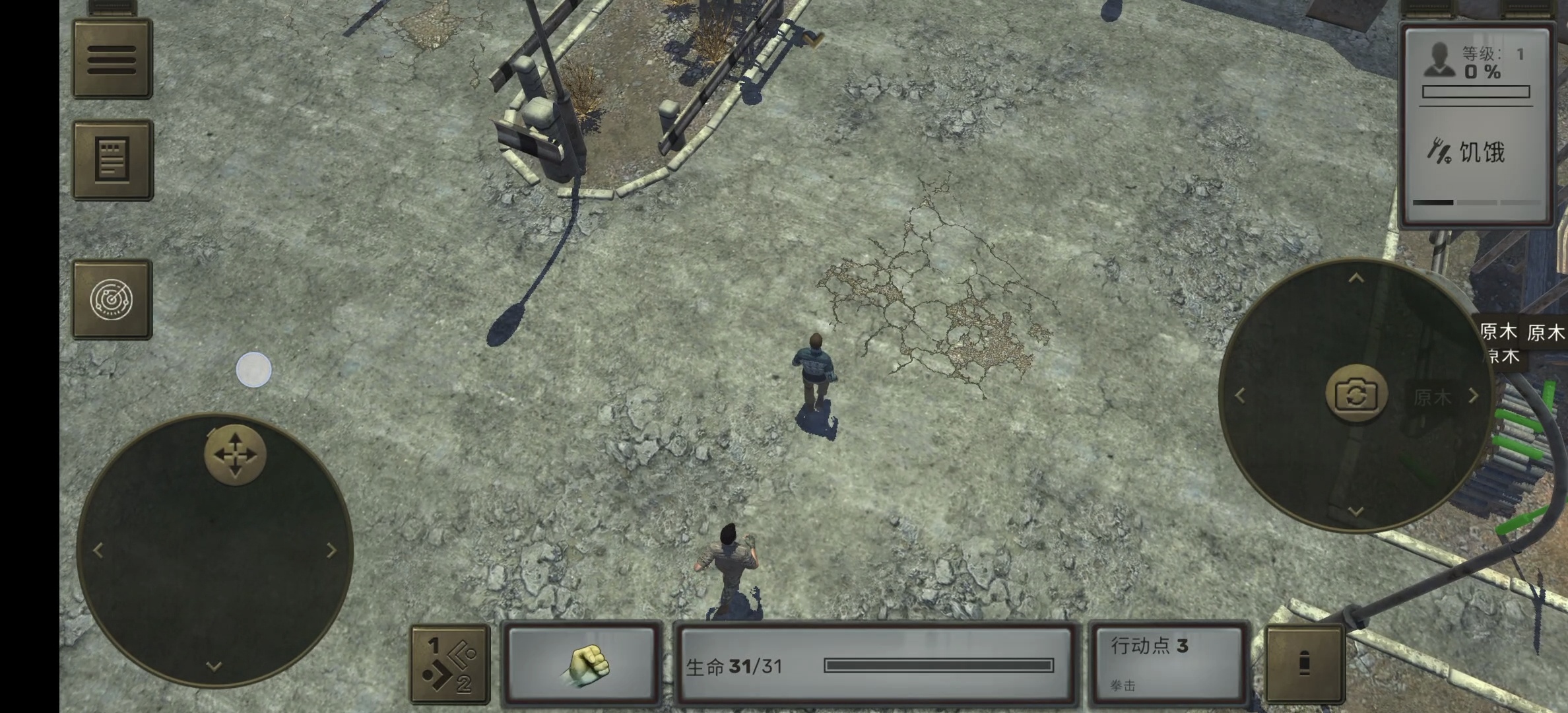Open the journal notes button
This screenshot has height=713, width=1568.
[x=112, y=160]
